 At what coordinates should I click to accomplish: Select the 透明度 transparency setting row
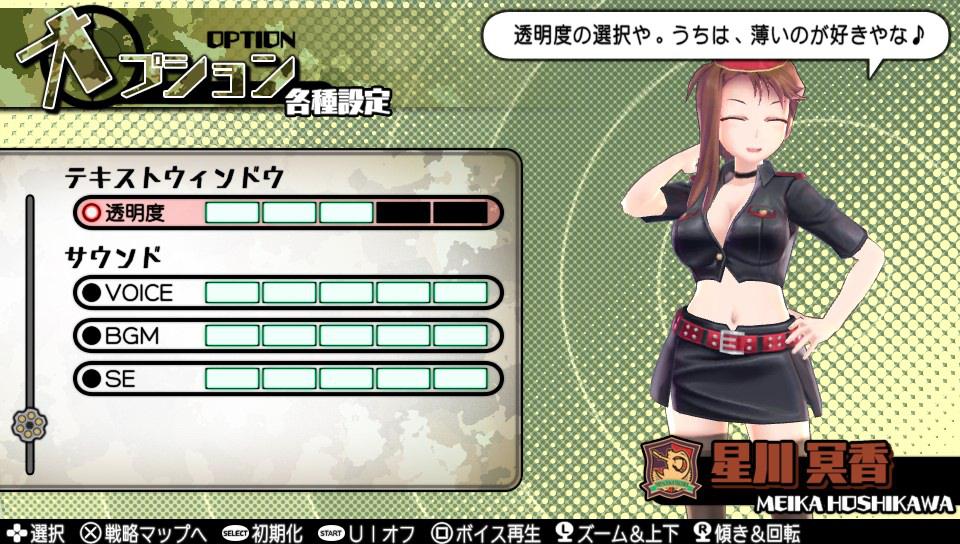(287, 213)
